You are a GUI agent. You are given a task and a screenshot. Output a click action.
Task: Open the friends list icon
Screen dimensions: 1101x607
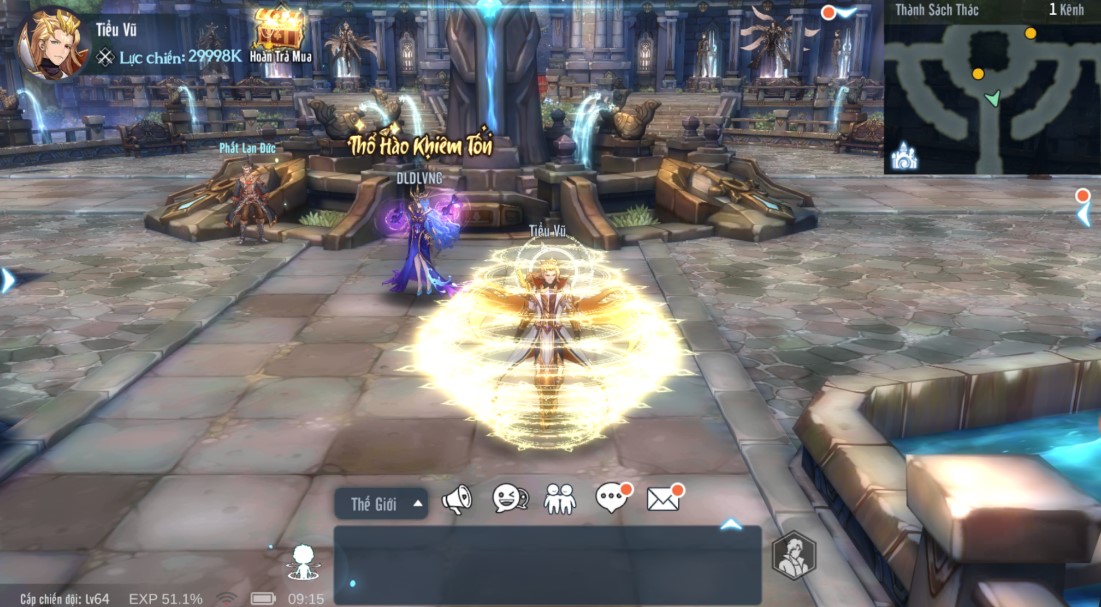(x=560, y=498)
